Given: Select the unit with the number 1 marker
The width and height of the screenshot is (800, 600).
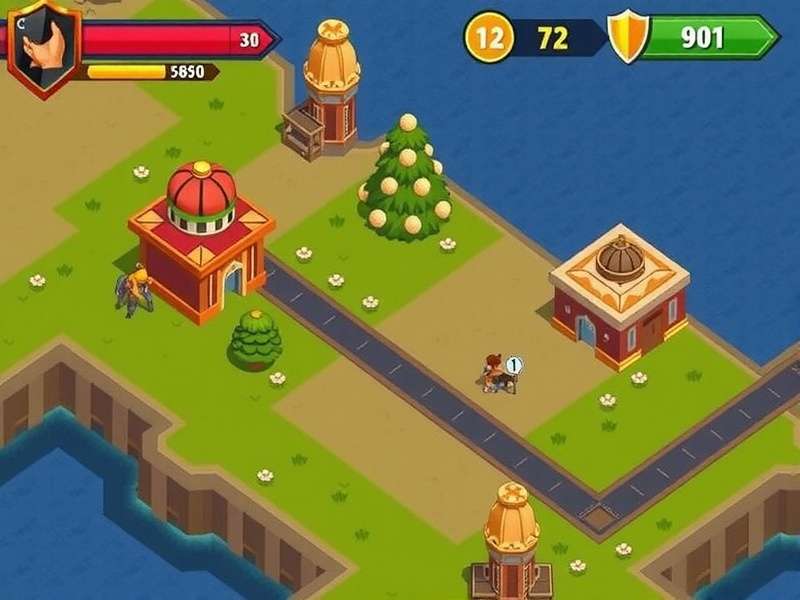Looking at the screenshot, I should point(496,374).
